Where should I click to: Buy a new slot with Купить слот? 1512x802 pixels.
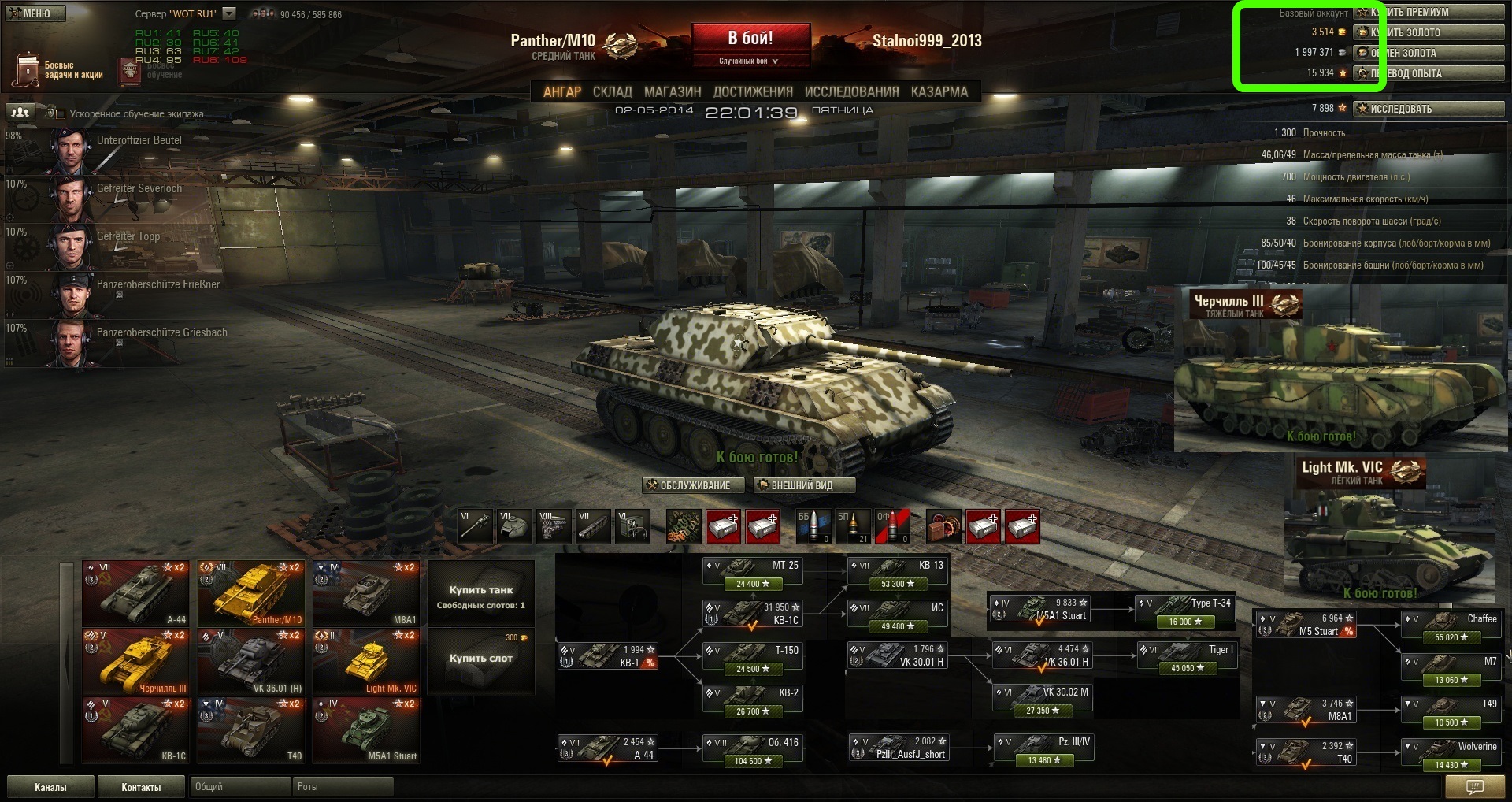pyautogui.click(x=480, y=657)
